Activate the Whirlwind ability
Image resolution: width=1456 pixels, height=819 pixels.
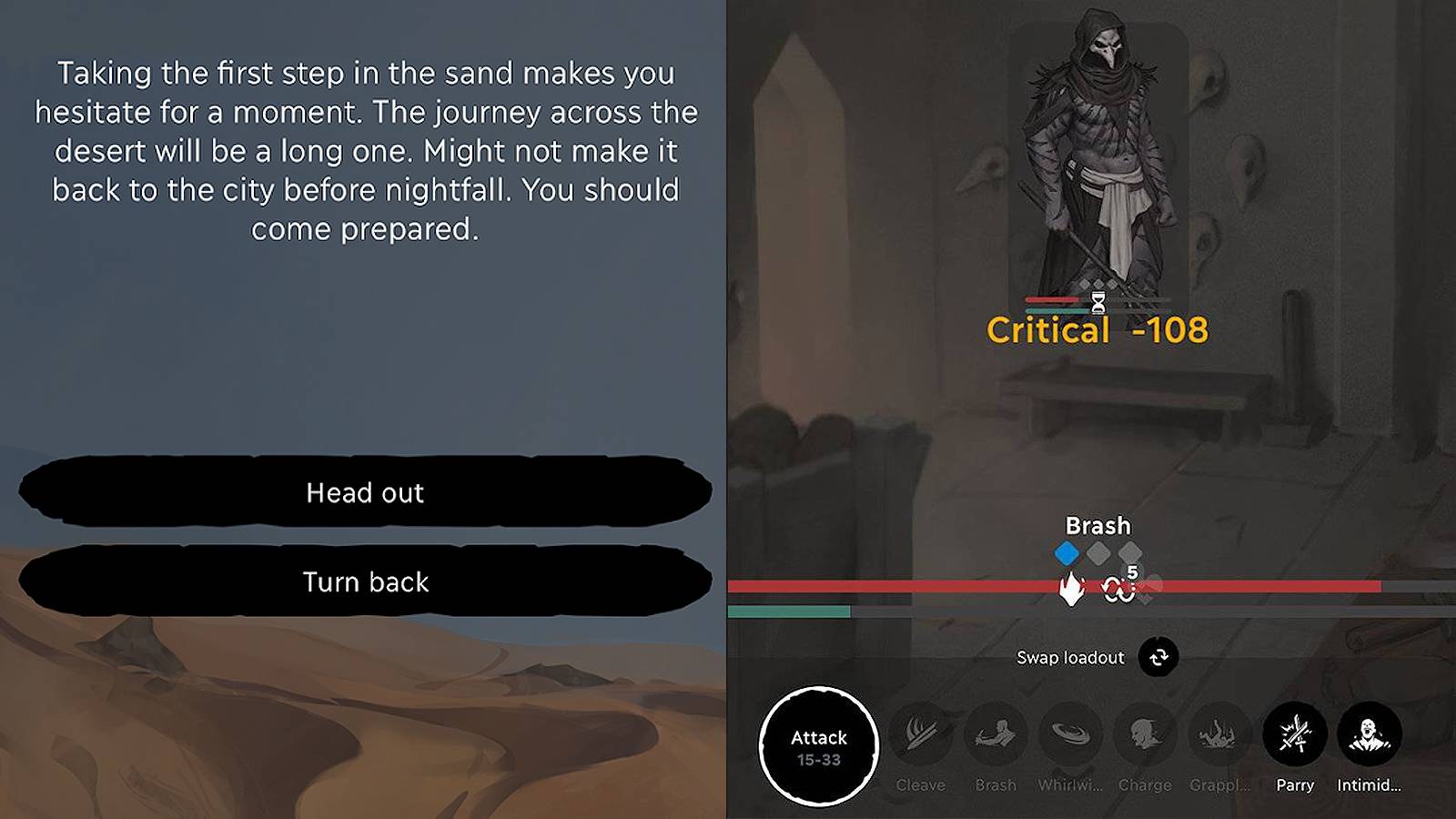[x=1071, y=735]
